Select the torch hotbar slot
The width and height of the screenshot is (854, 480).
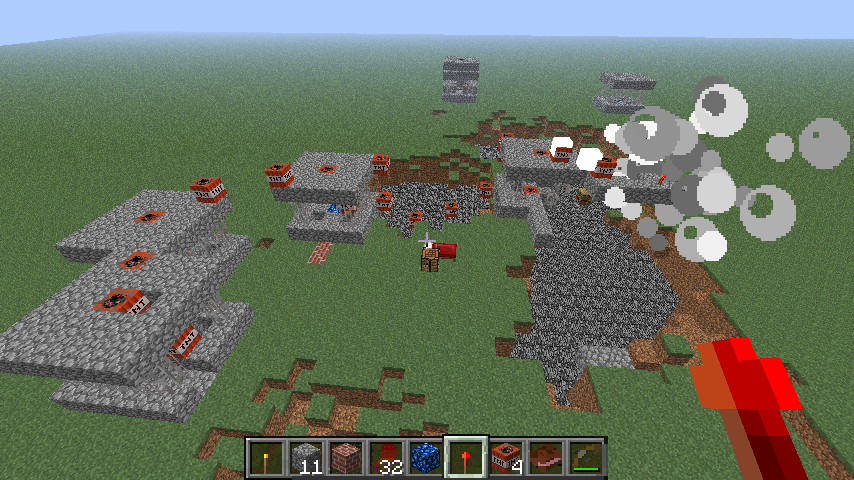(266, 458)
